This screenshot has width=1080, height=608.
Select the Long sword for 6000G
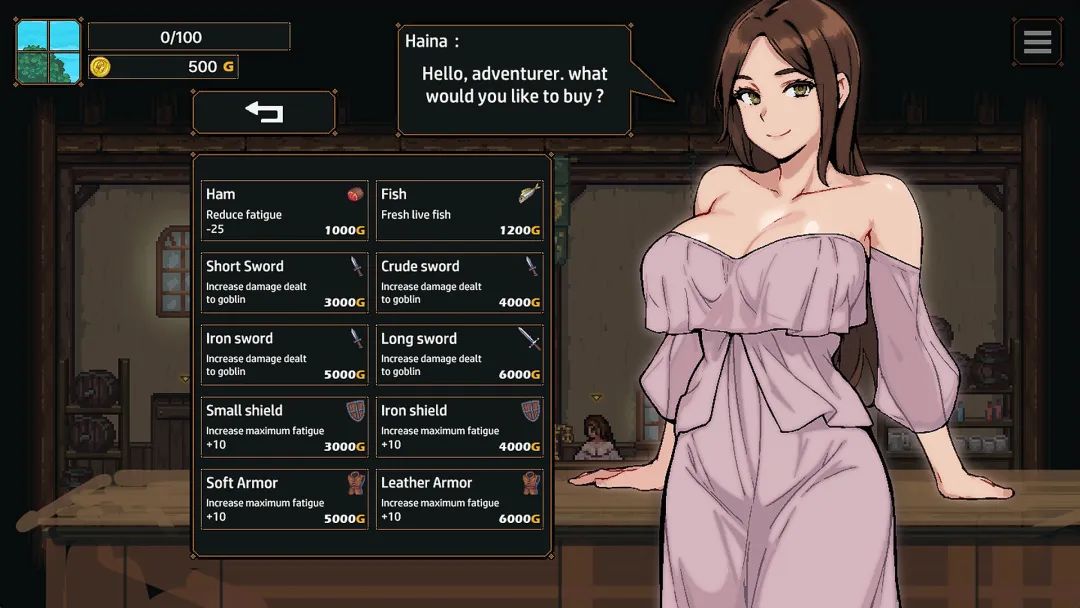coord(460,355)
